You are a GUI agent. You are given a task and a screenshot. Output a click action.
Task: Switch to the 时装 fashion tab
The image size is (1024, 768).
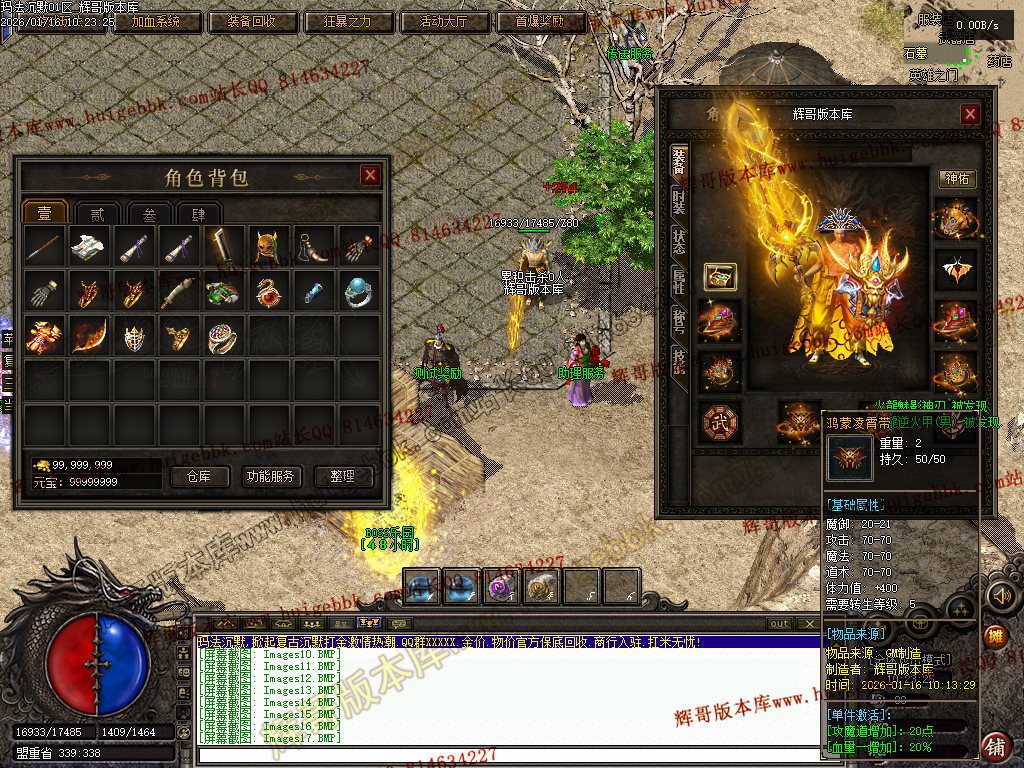(x=679, y=203)
